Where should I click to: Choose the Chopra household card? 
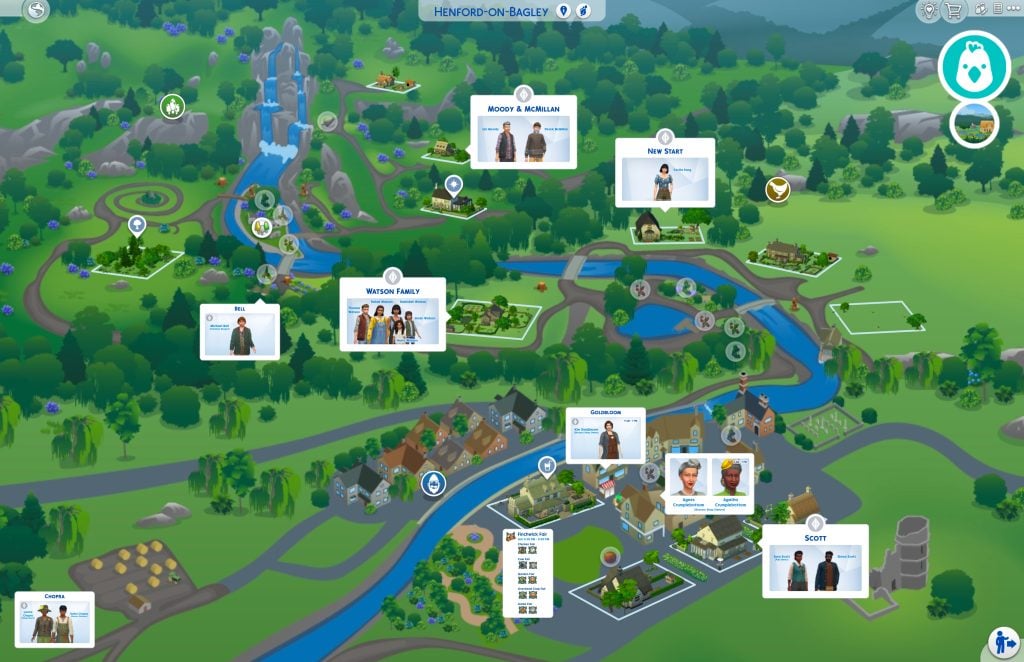(x=54, y=619)
